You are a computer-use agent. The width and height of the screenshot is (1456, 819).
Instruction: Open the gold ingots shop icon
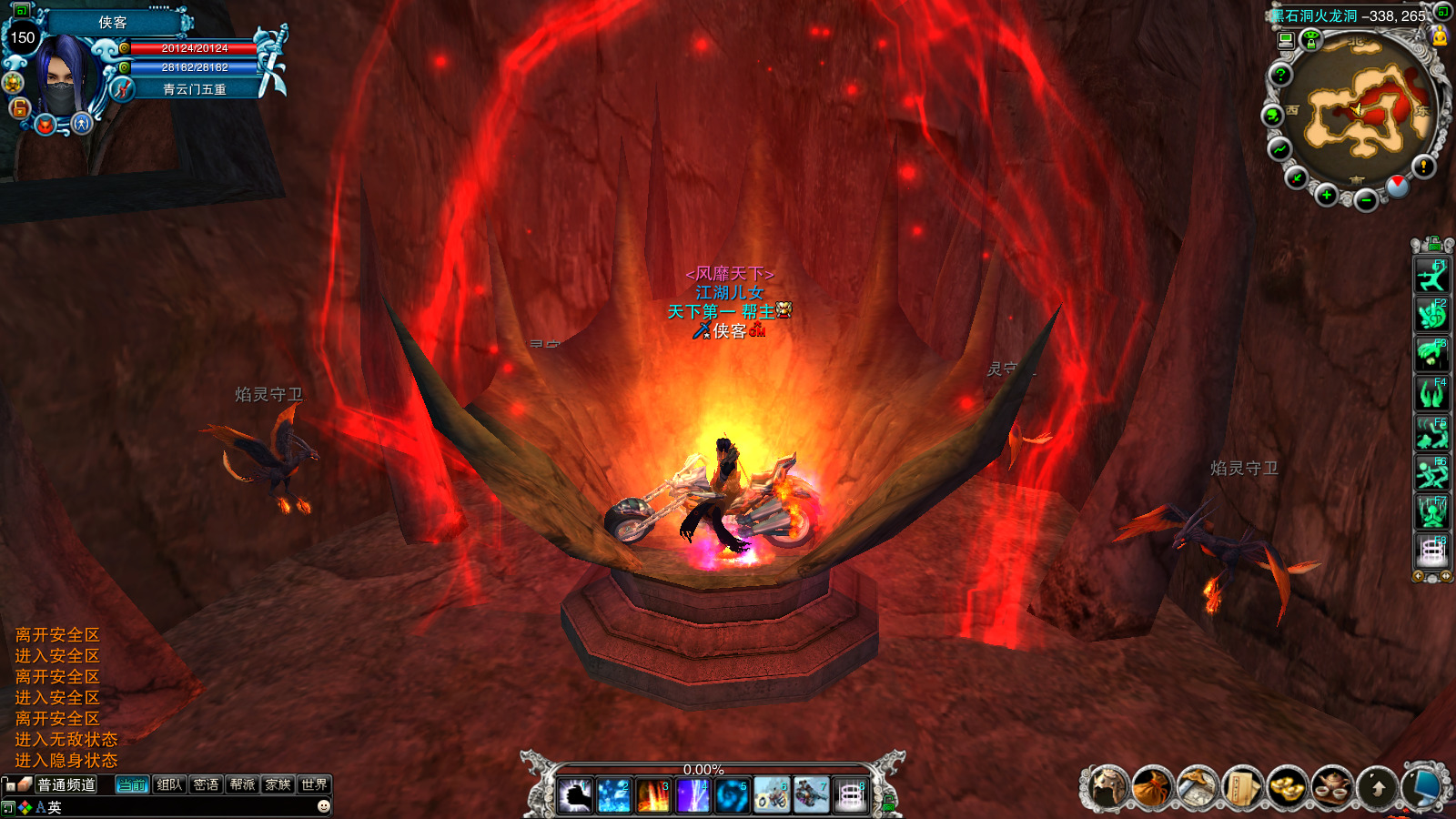click(x=1288, y=787)
